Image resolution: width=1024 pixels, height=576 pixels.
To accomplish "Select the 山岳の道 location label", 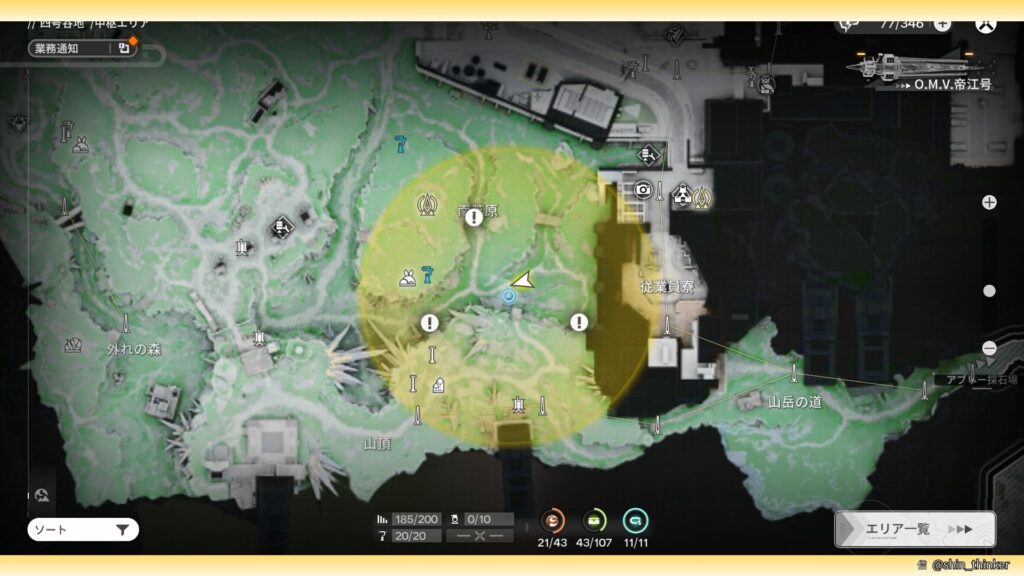I will tap(793, 402).
